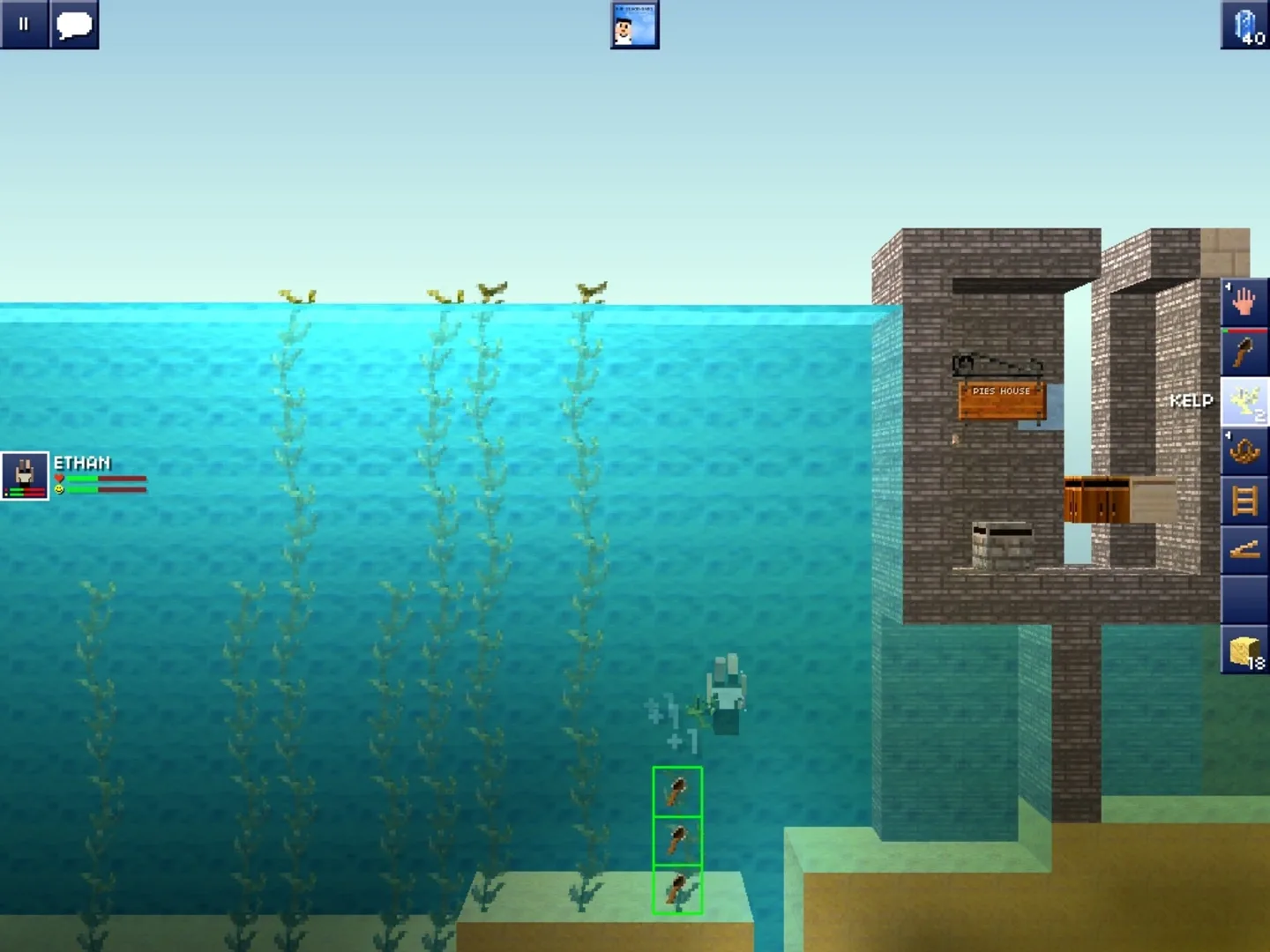The height and width of the screenshot is (952, 1270).
Task: Select the empty inventory slot
Action: 1244,601
